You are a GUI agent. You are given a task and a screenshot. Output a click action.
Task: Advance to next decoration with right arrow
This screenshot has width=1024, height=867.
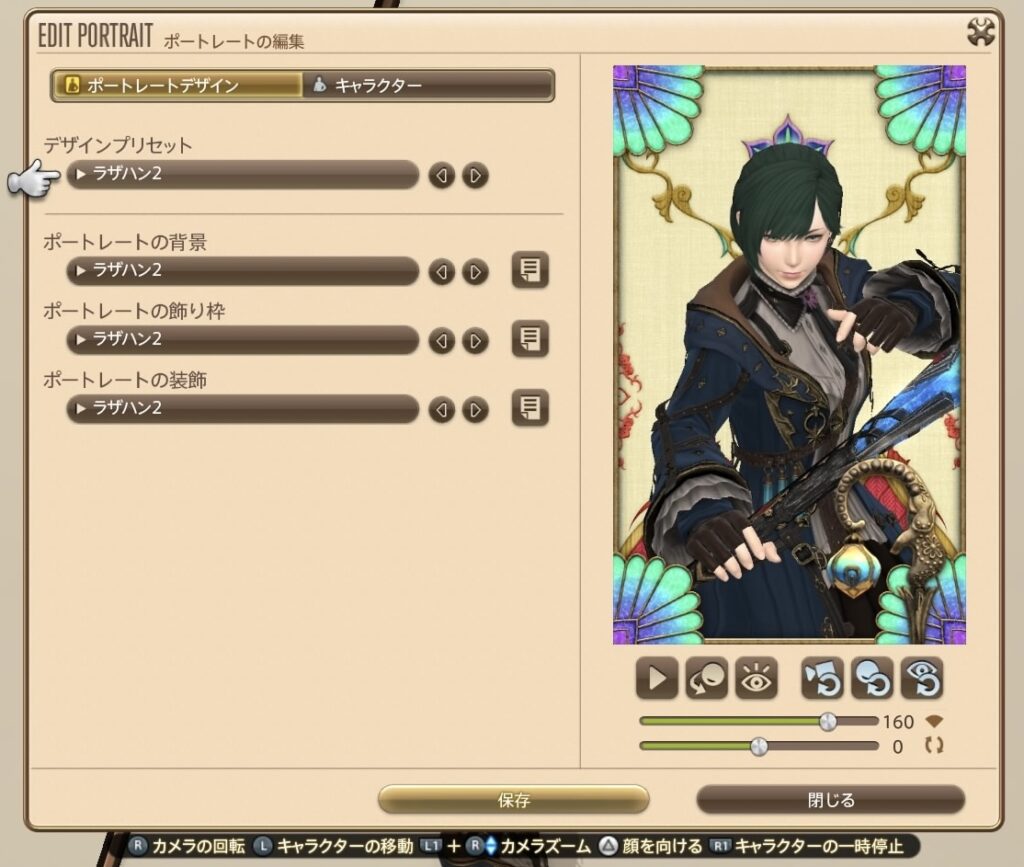pyautogui.click(x=476, y=410)
